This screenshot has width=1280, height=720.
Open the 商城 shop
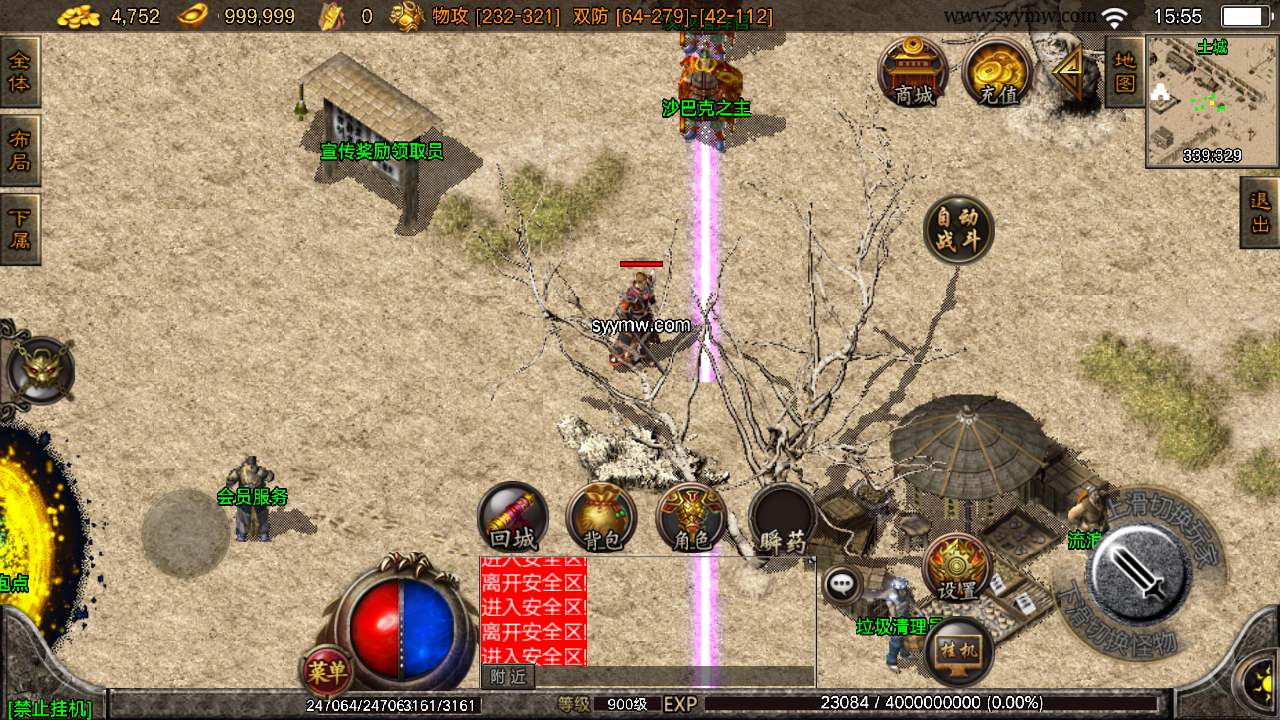click(913, 73)
